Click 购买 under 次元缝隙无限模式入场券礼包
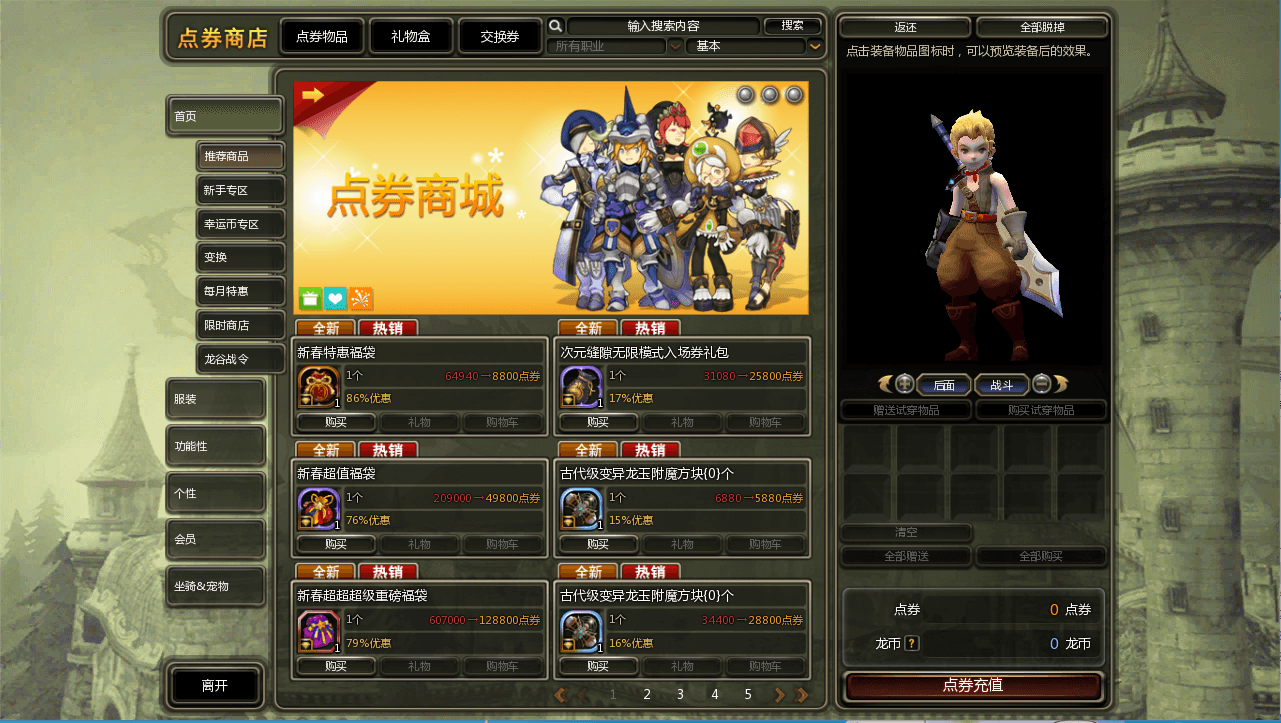Viewport: 1281px width, 723px height. pos(598,422)
